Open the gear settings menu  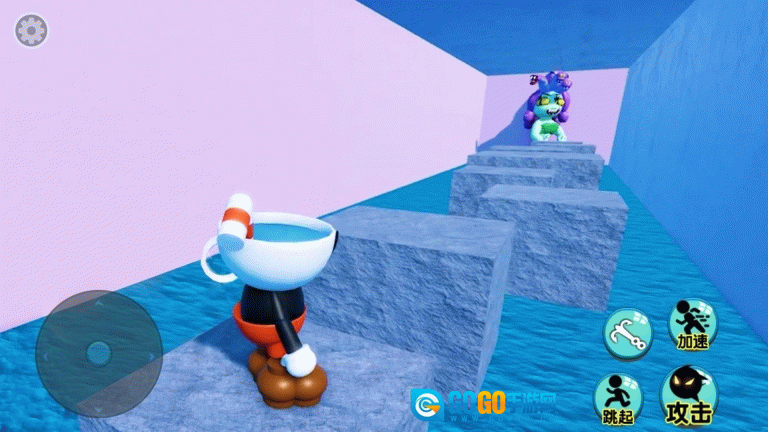click(31, 30)
